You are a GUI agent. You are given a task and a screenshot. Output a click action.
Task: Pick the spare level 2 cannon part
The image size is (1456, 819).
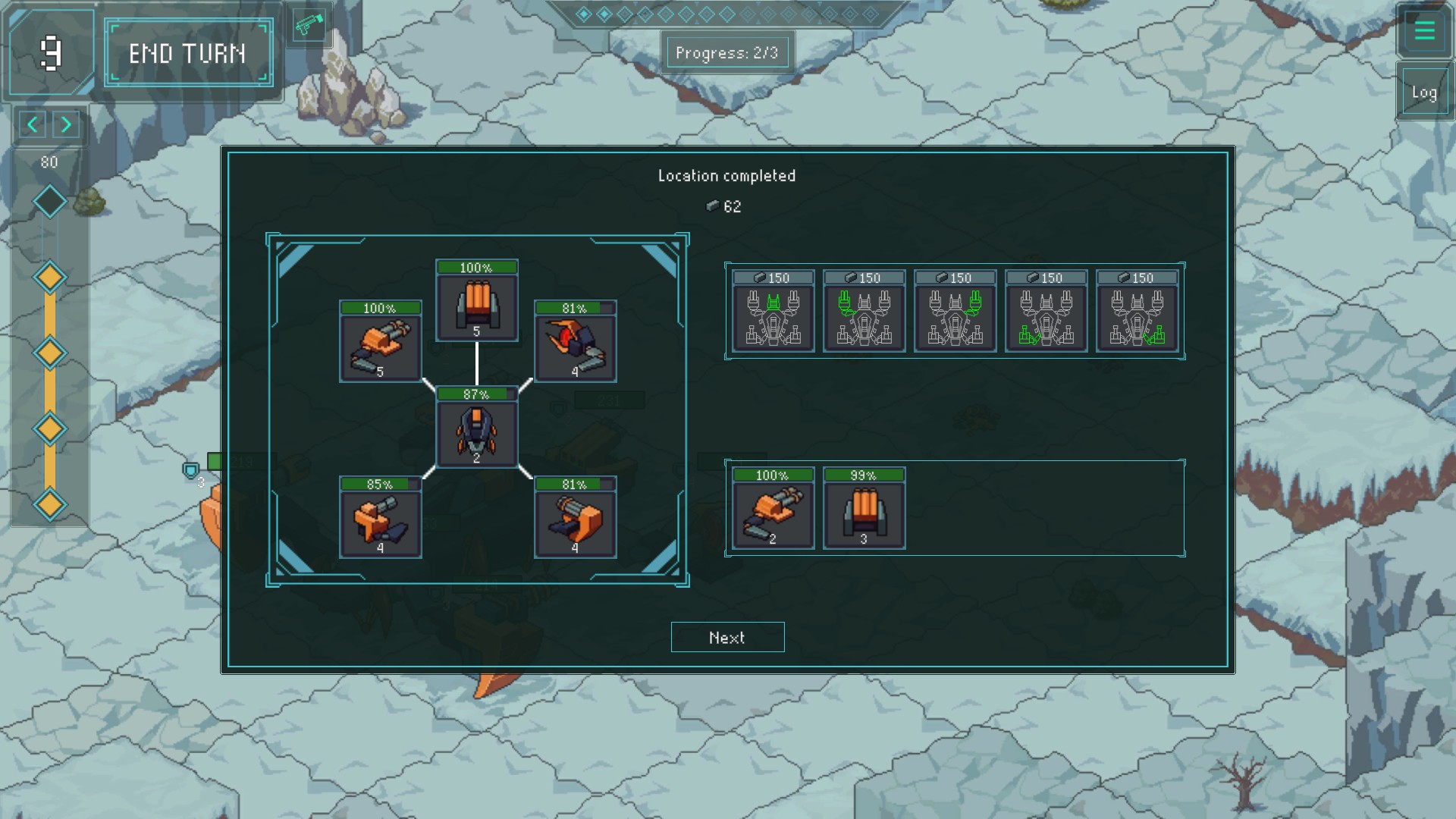[x=773, y=508]
